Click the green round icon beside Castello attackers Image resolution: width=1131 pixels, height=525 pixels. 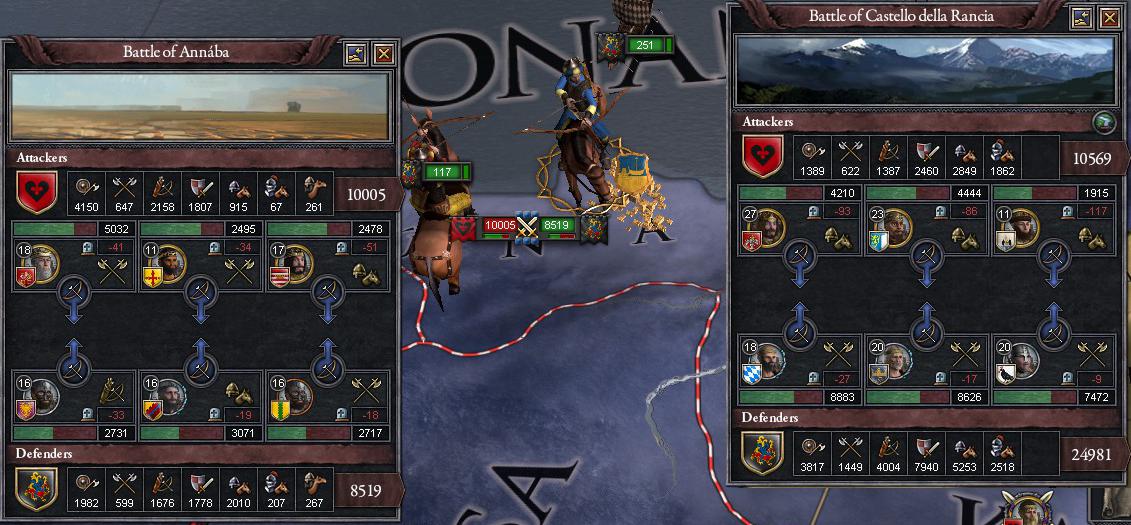(1104, 123)
